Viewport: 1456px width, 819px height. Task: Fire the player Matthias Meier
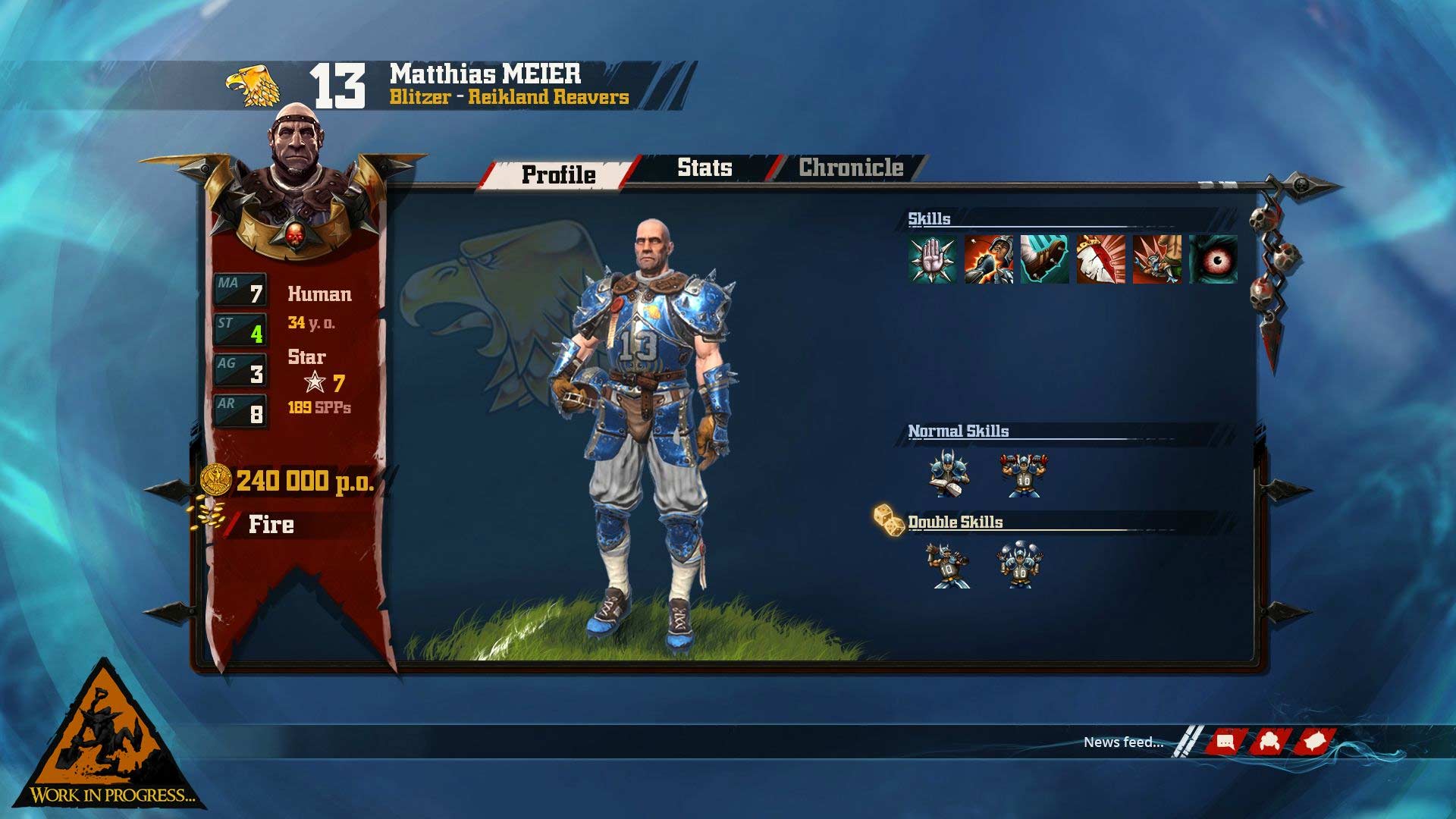[x=271, y=525]
